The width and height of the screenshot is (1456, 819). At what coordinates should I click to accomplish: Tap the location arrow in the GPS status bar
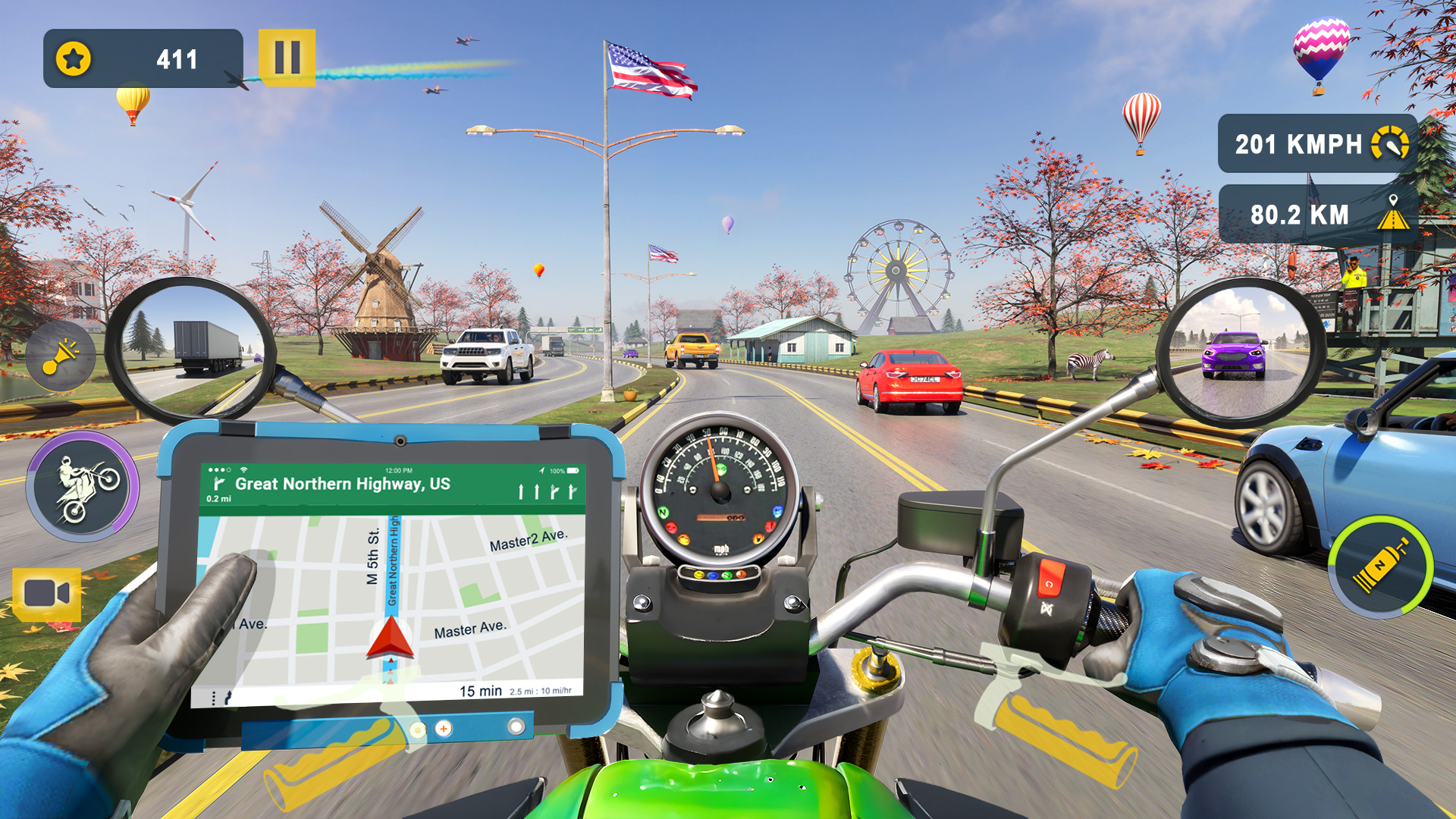[541, 469]
